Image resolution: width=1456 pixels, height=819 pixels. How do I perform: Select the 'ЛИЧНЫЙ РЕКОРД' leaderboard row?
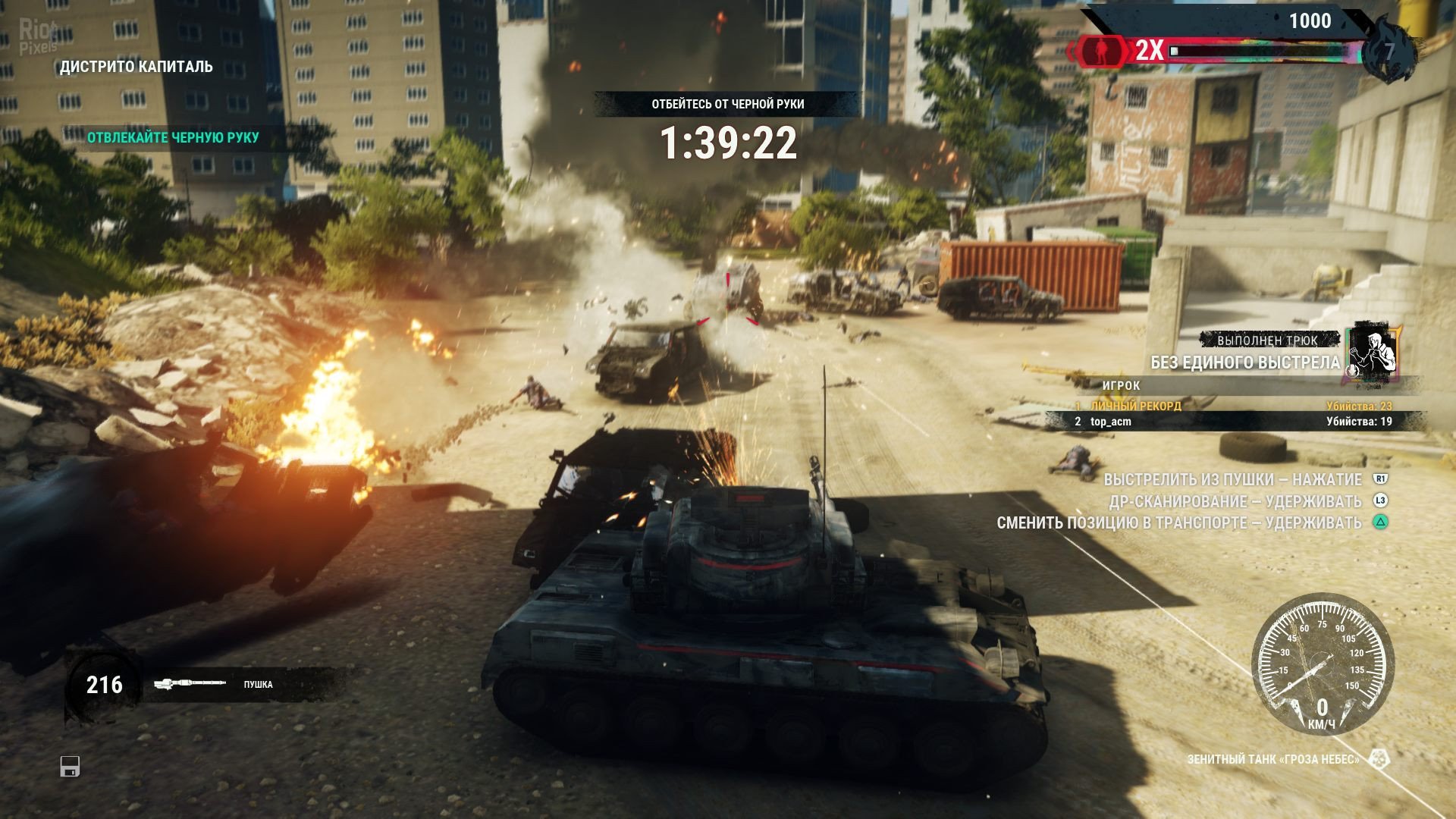[1234, 406]
